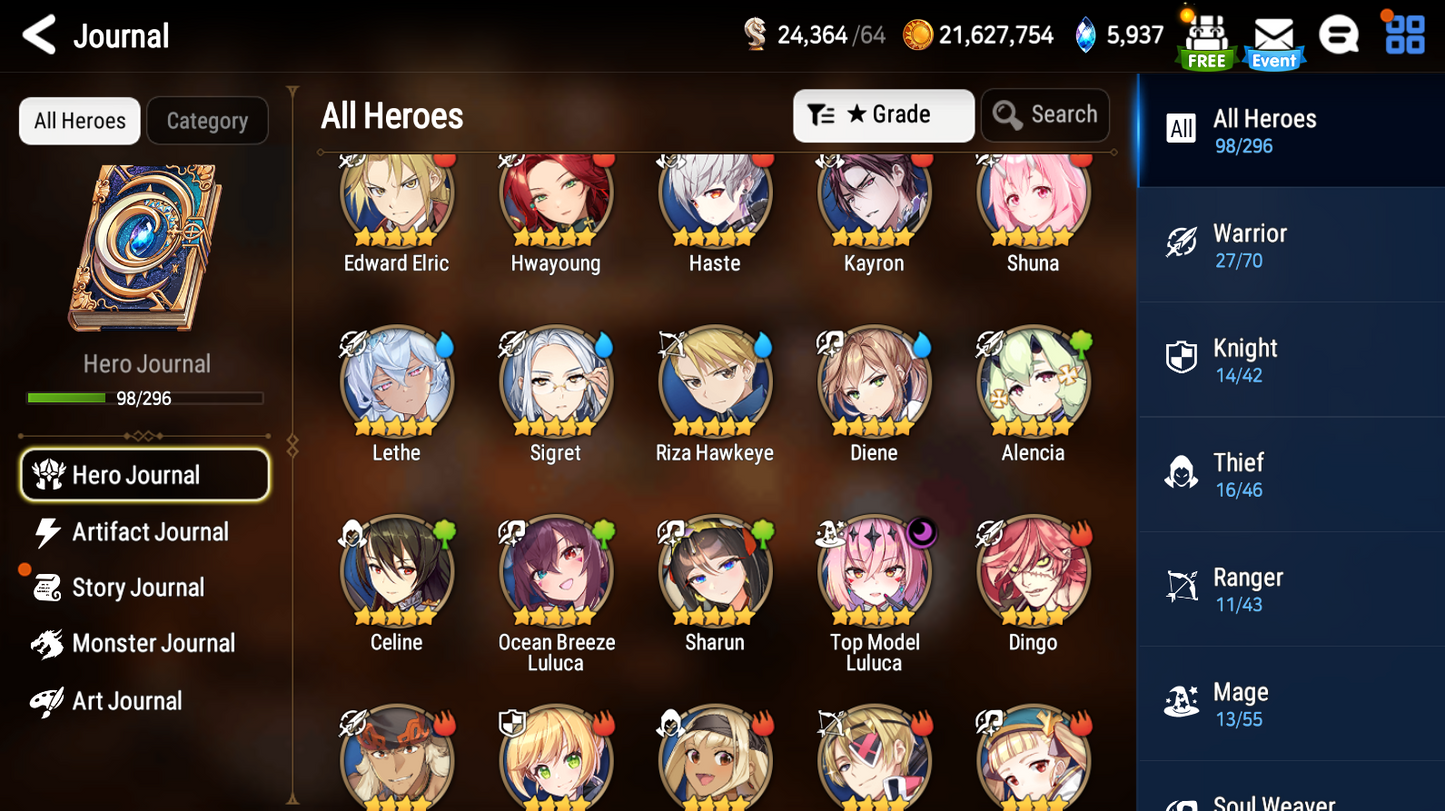Open the FREE gift box icon
The height and width of the screenshot is (811, 1445).
1206,38
